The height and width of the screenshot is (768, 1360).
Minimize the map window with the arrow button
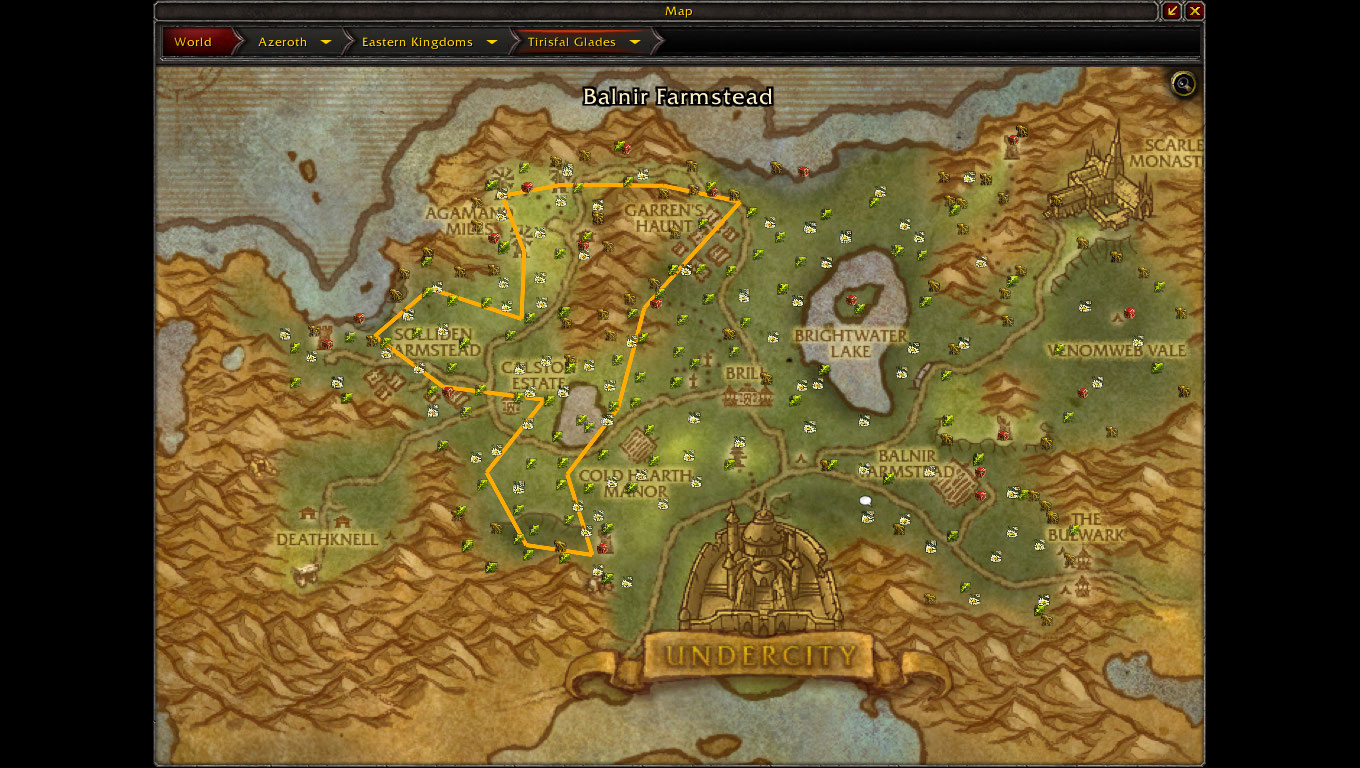point(1173,11)
